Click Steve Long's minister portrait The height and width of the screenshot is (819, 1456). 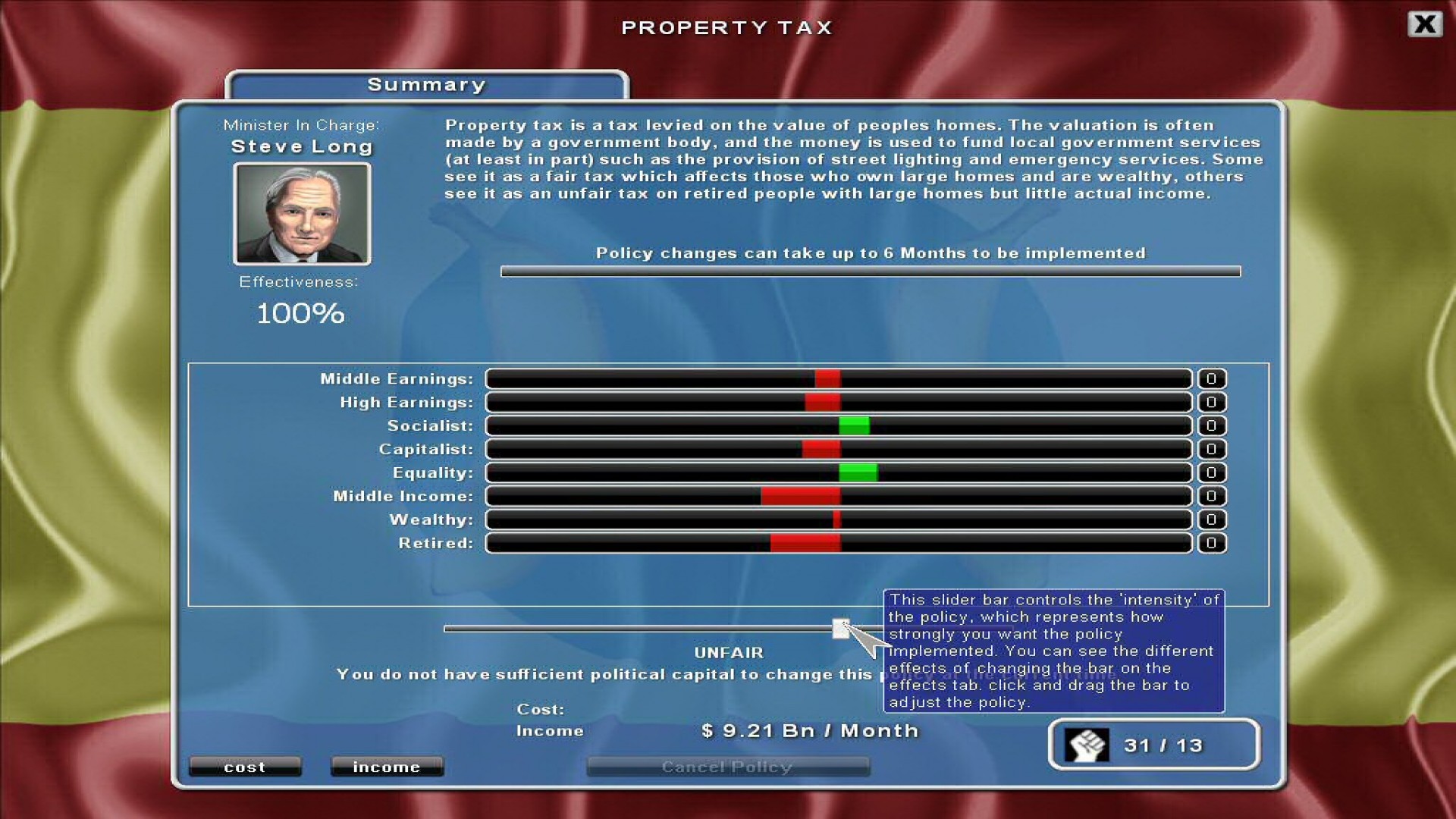[302, 214]
